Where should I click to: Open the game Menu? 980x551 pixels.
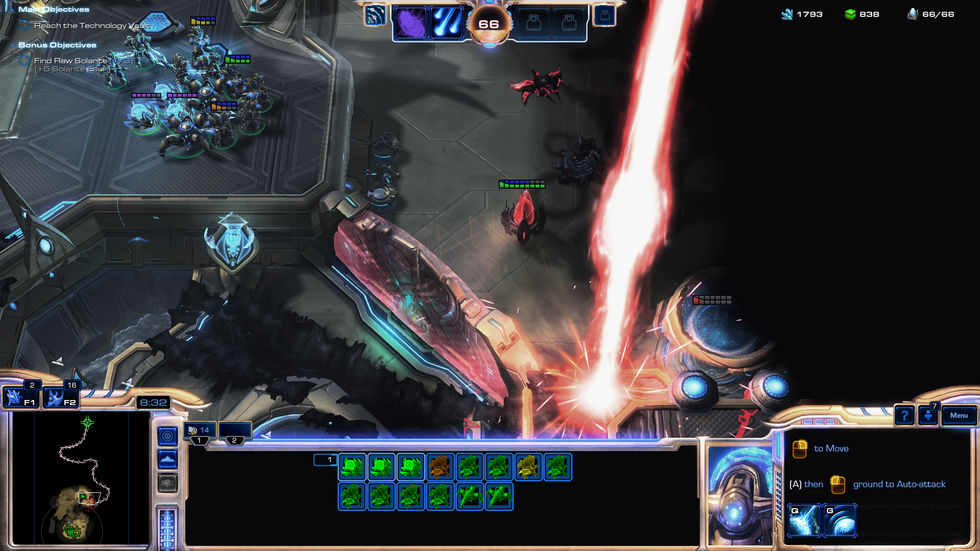[x=958, y=415]
